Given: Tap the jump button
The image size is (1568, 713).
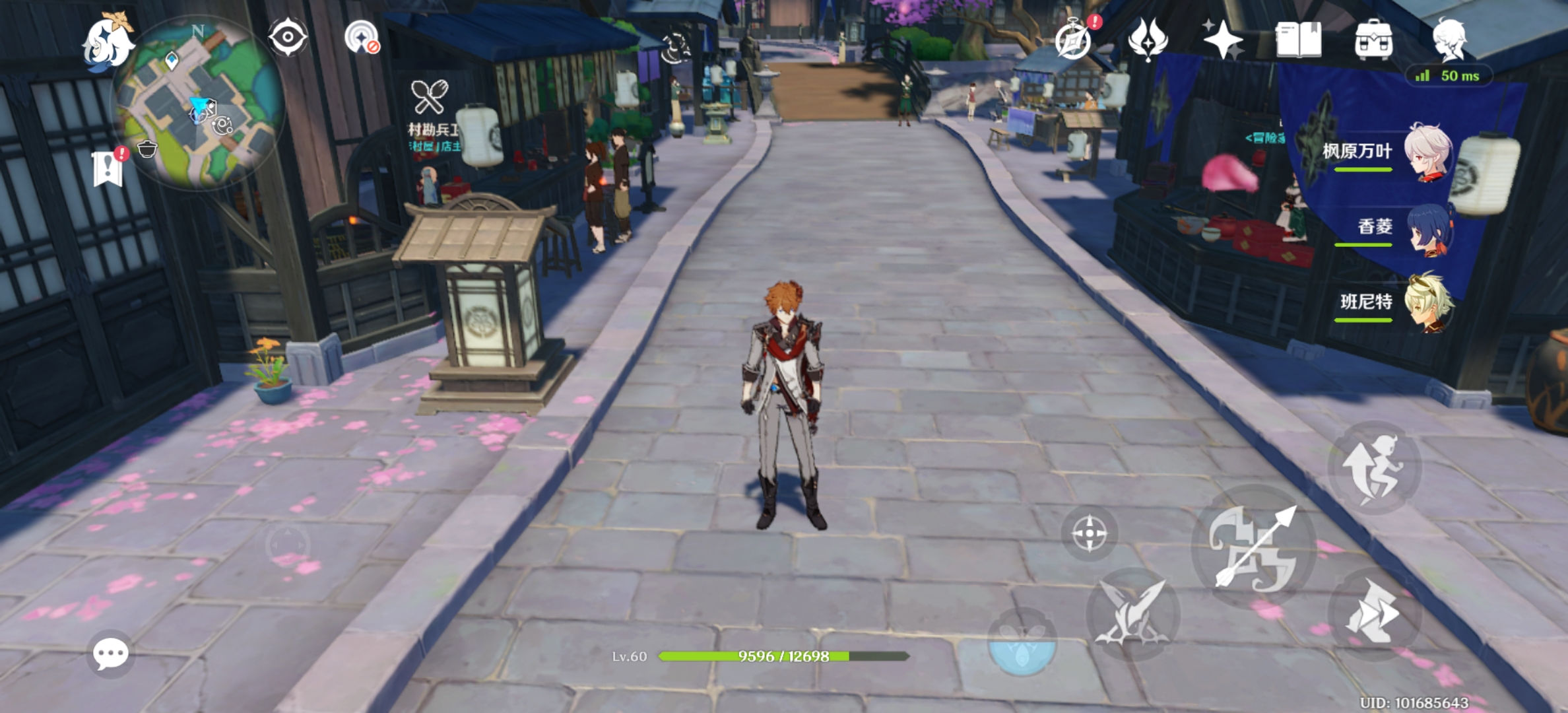Looking at the screenshot, I should 1375,467.
